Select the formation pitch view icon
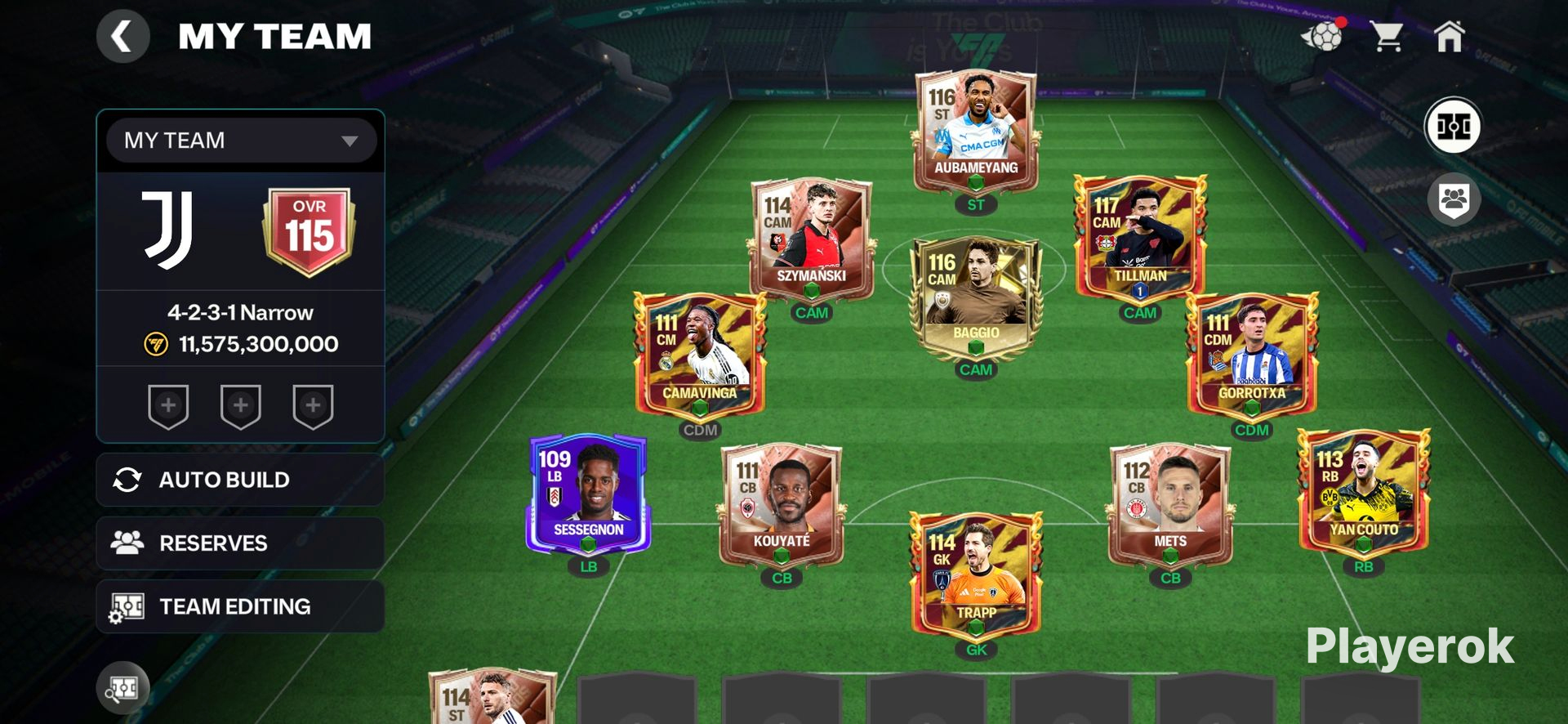 click(1453, 126)
